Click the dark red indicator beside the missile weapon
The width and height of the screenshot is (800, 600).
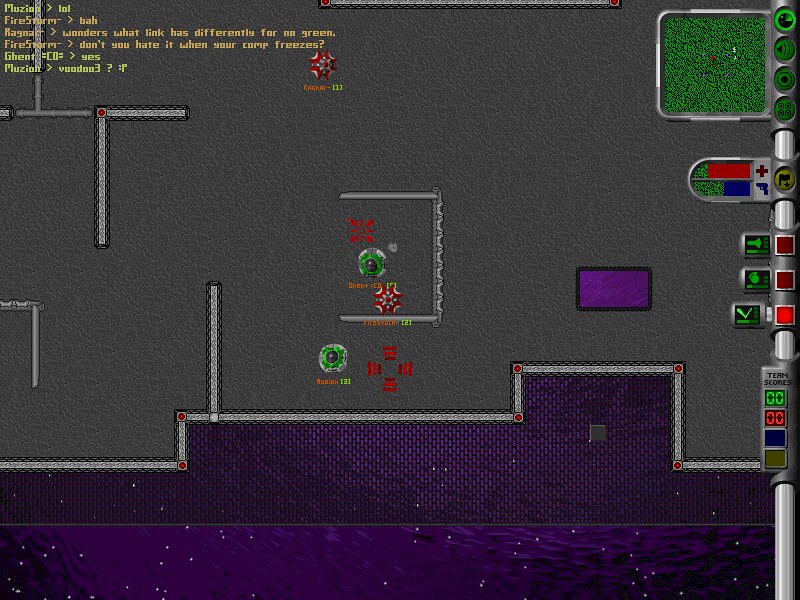[x=785, y=244]
